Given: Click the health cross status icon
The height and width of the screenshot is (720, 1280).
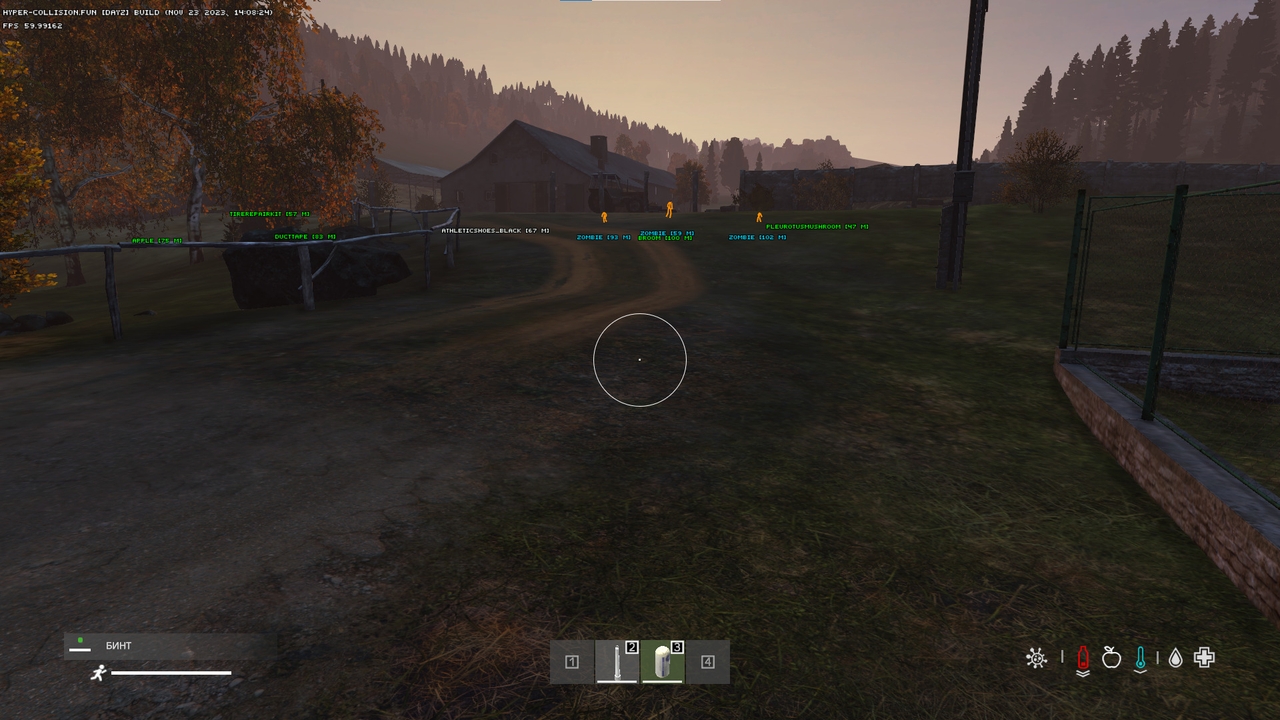Looking at the screenshot, I should click(x=1203, y=658).
